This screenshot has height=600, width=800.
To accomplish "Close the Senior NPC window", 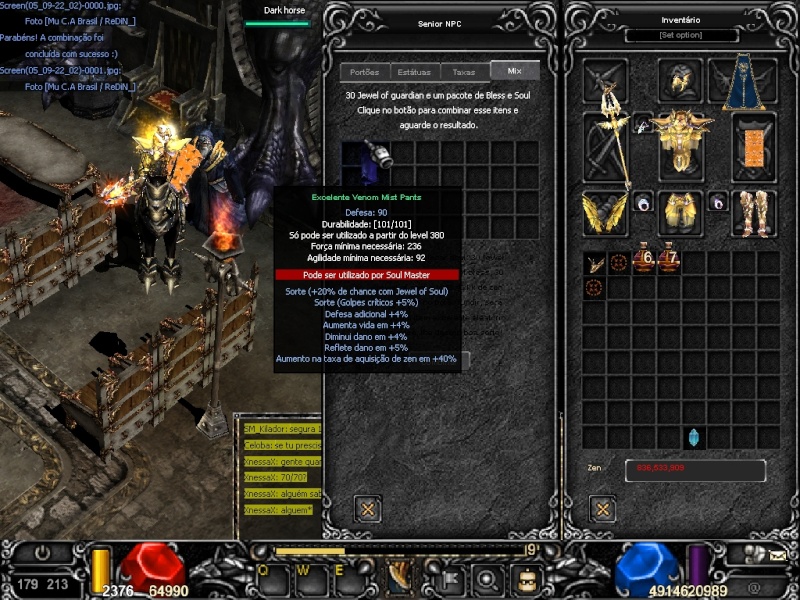I will pyautogui.click(x=368, y=508).
